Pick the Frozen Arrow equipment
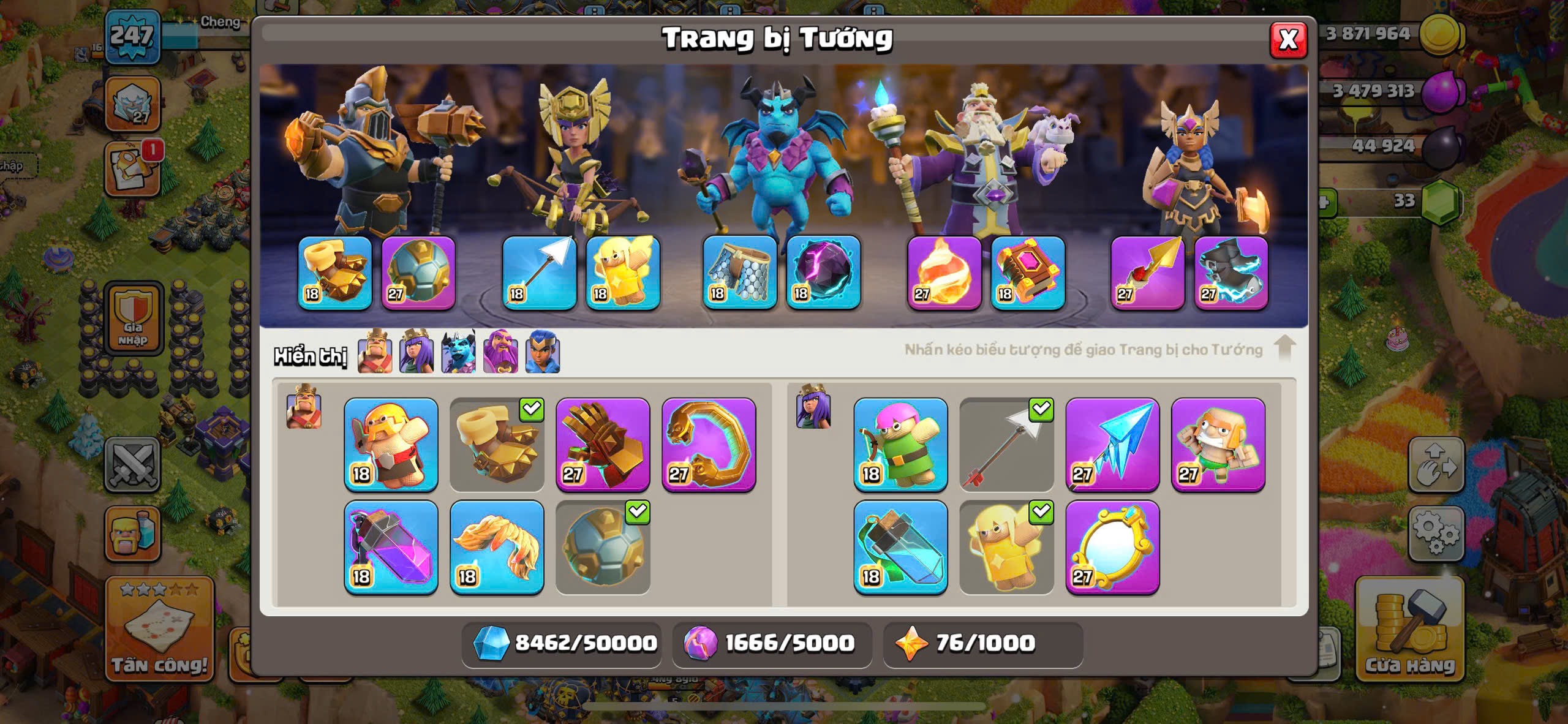This screenshot has height=724, width=1568. click(x=1112, y=445)
